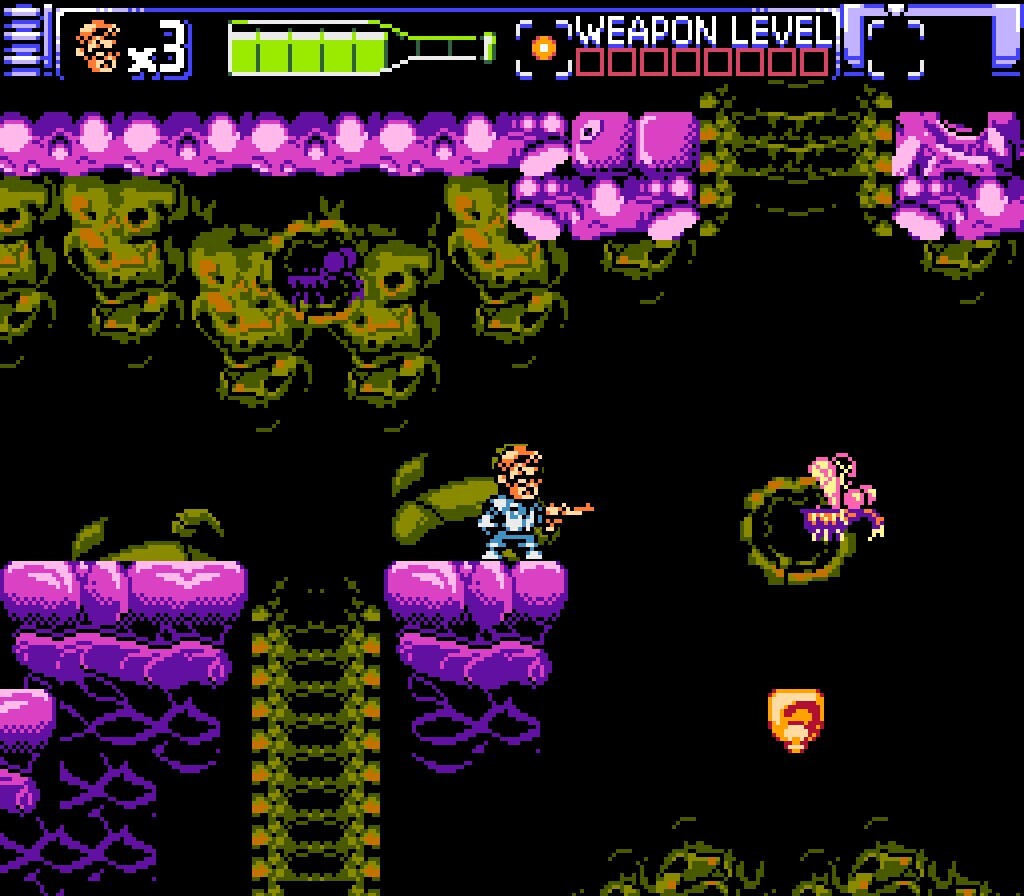The width and height of the screenshot is (1024, 896).
Task: Click the player face portrait icon
Action: pyautogui.click(x=99, y=46)
